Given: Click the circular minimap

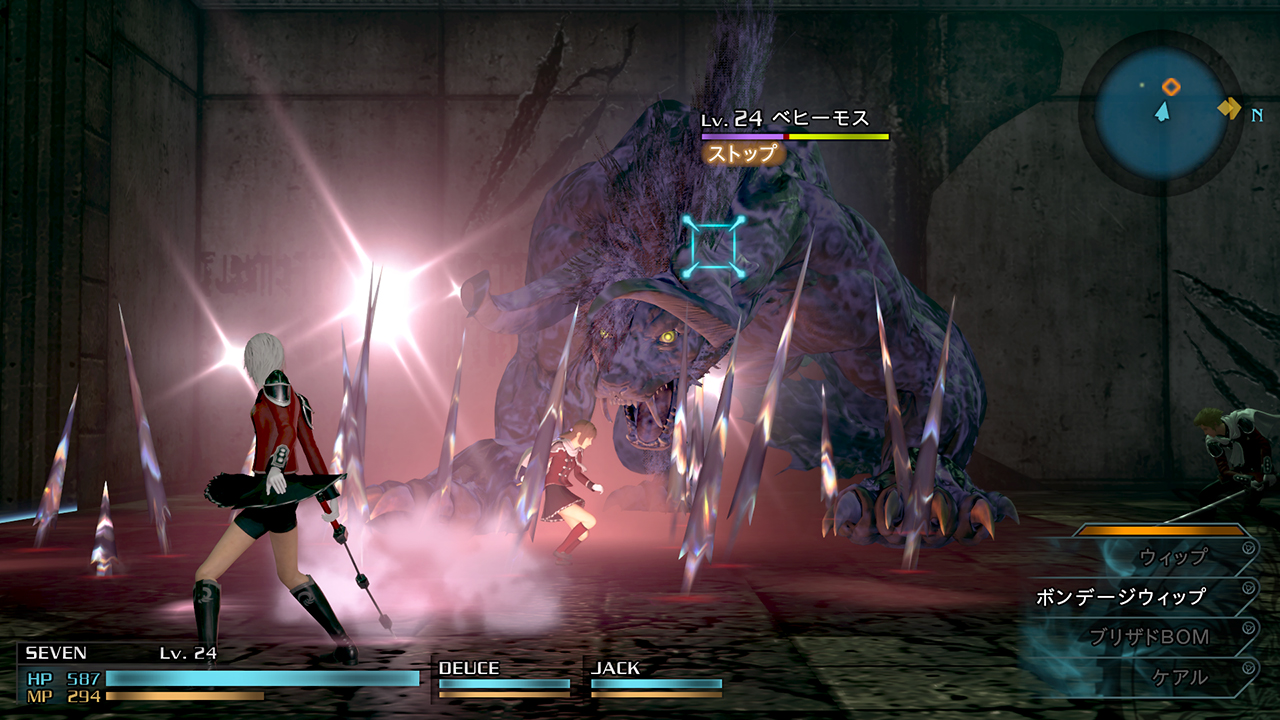Looking at the screenshot, I should click(1160, 112).
